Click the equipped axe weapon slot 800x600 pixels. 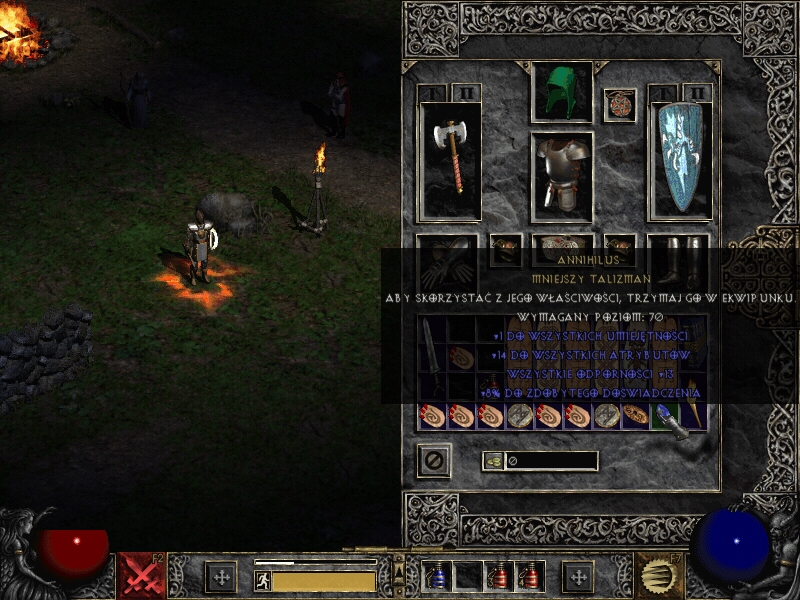click(x=450, y=160)
